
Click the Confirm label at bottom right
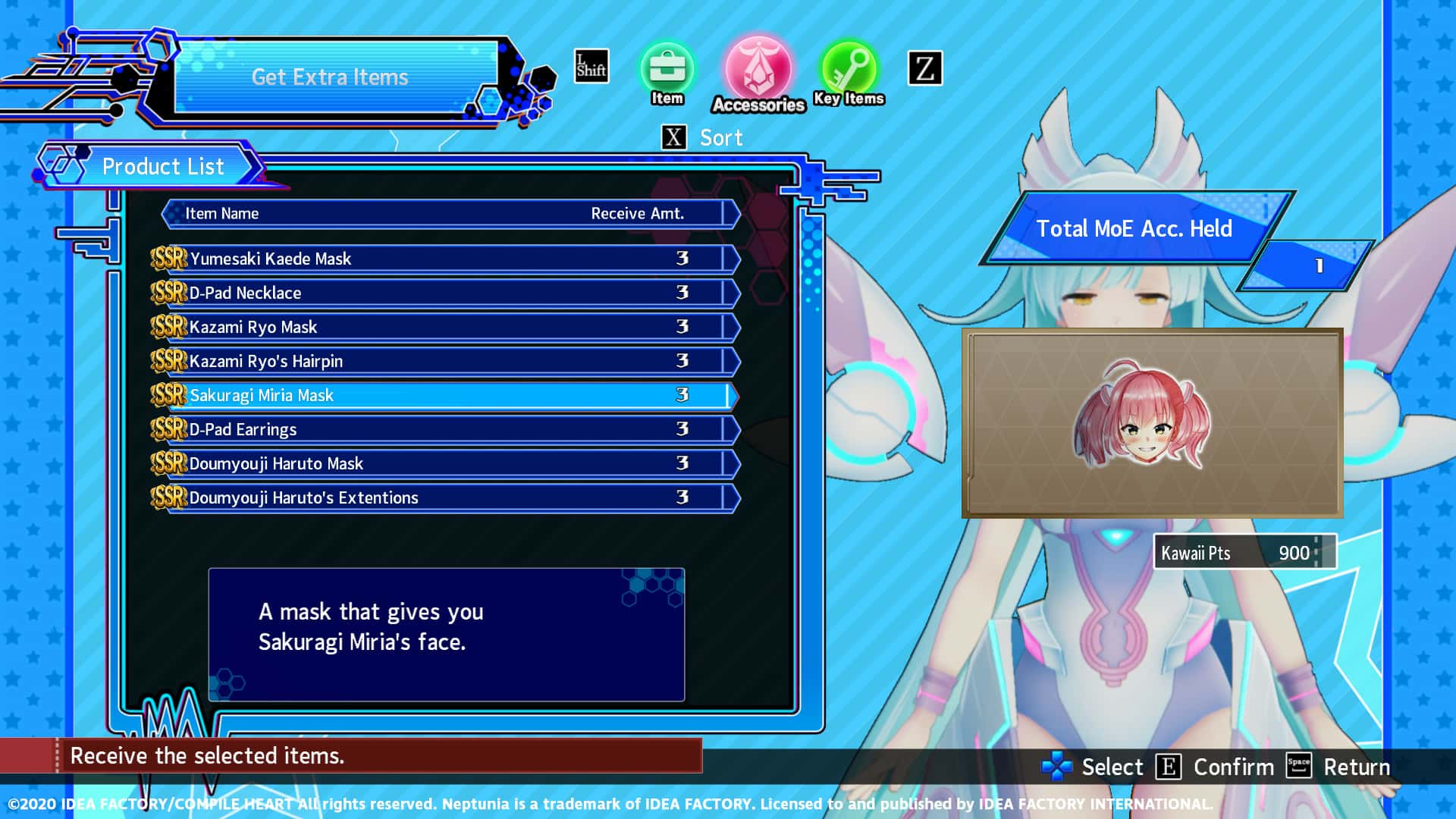(1234, 767)
